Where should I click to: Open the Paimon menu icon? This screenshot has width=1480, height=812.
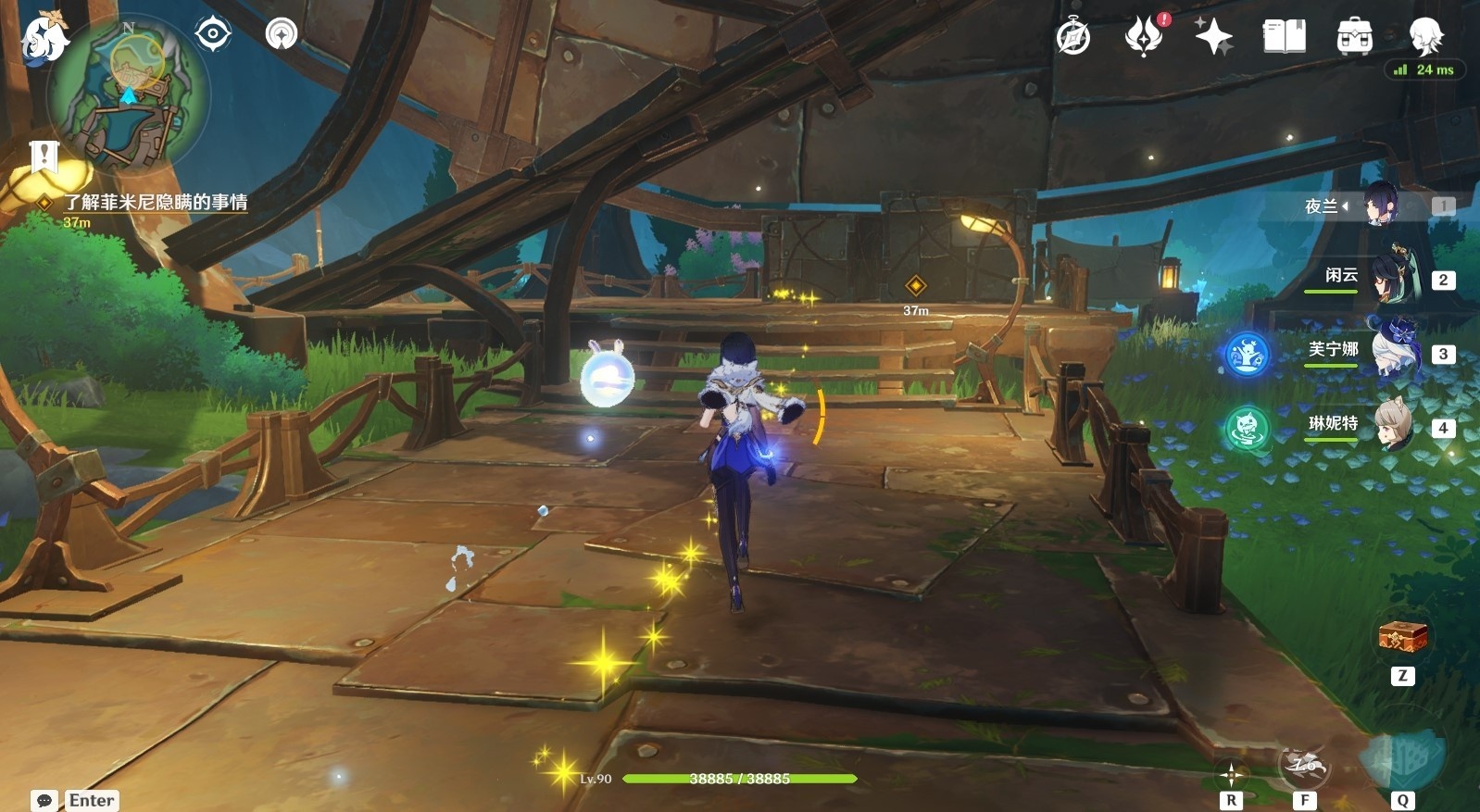(44, 39)
